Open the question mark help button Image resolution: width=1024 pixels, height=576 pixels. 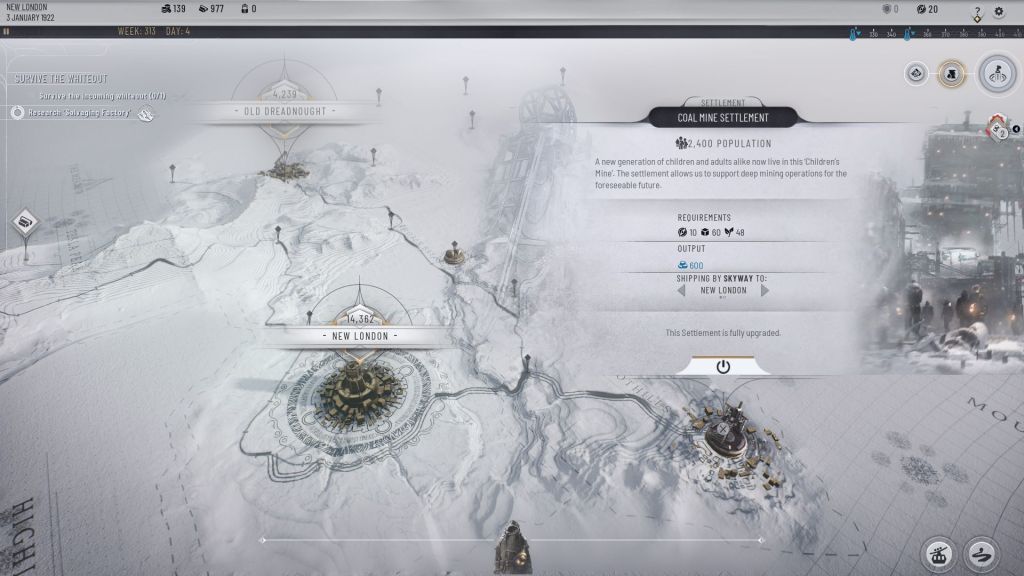pos(977,12)
